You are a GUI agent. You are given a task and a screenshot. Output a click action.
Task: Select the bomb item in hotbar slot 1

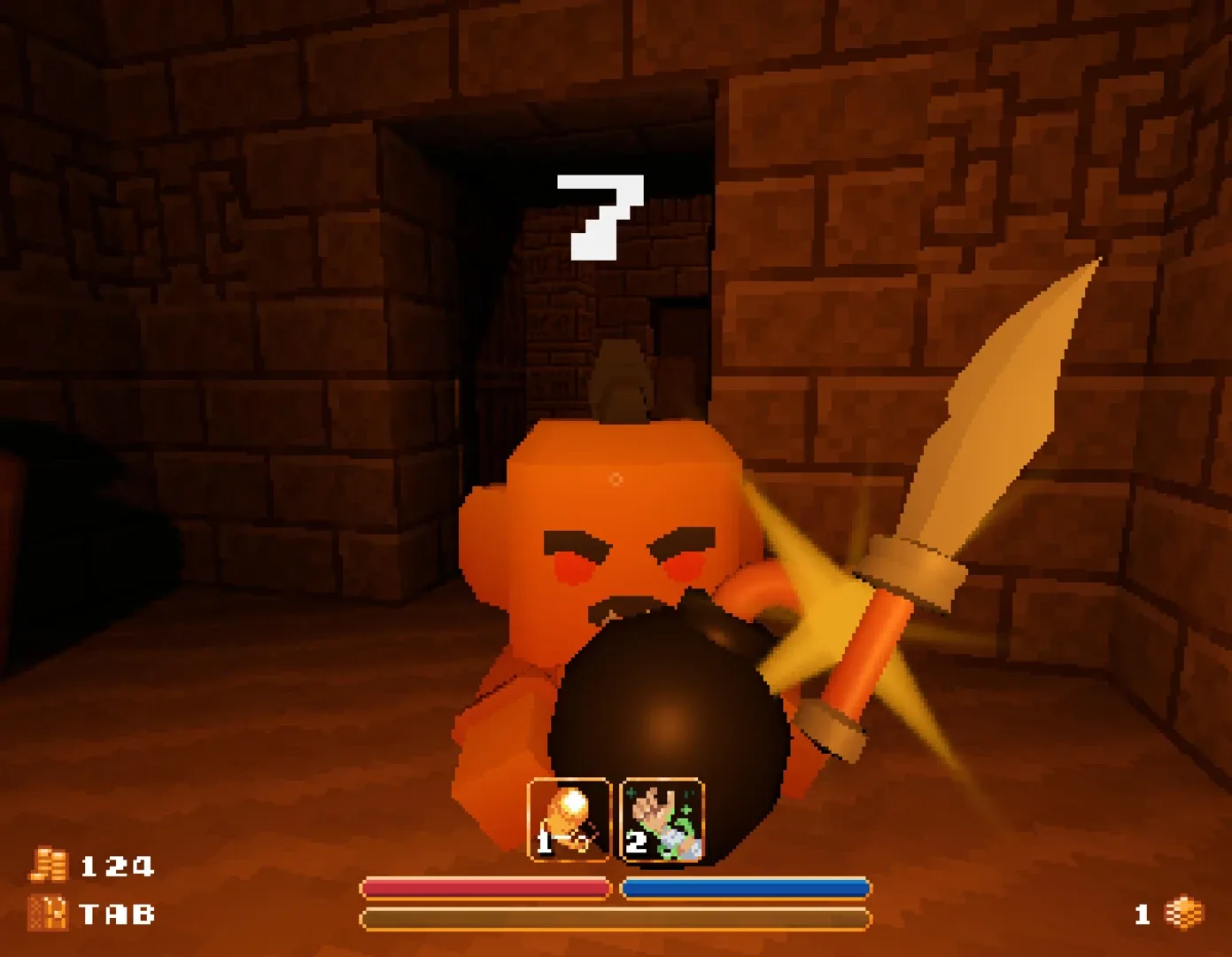[570, 819]
